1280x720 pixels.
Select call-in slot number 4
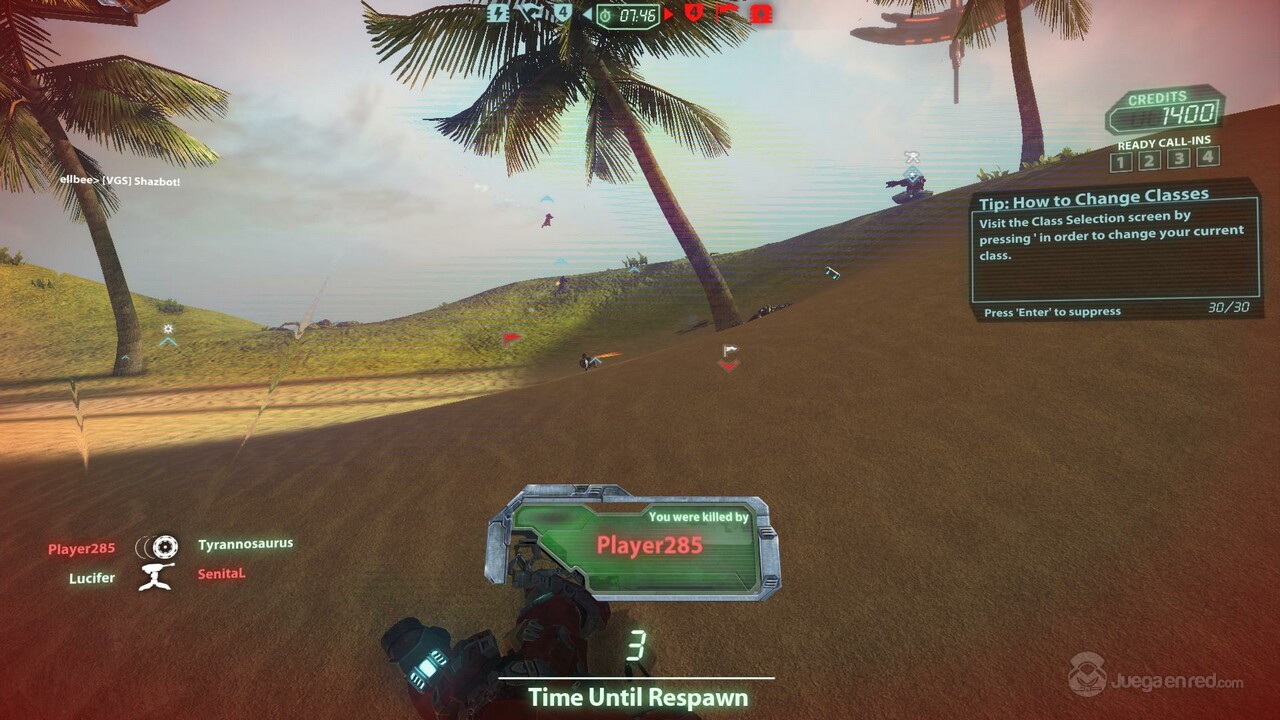click(x=1208, y=156)
